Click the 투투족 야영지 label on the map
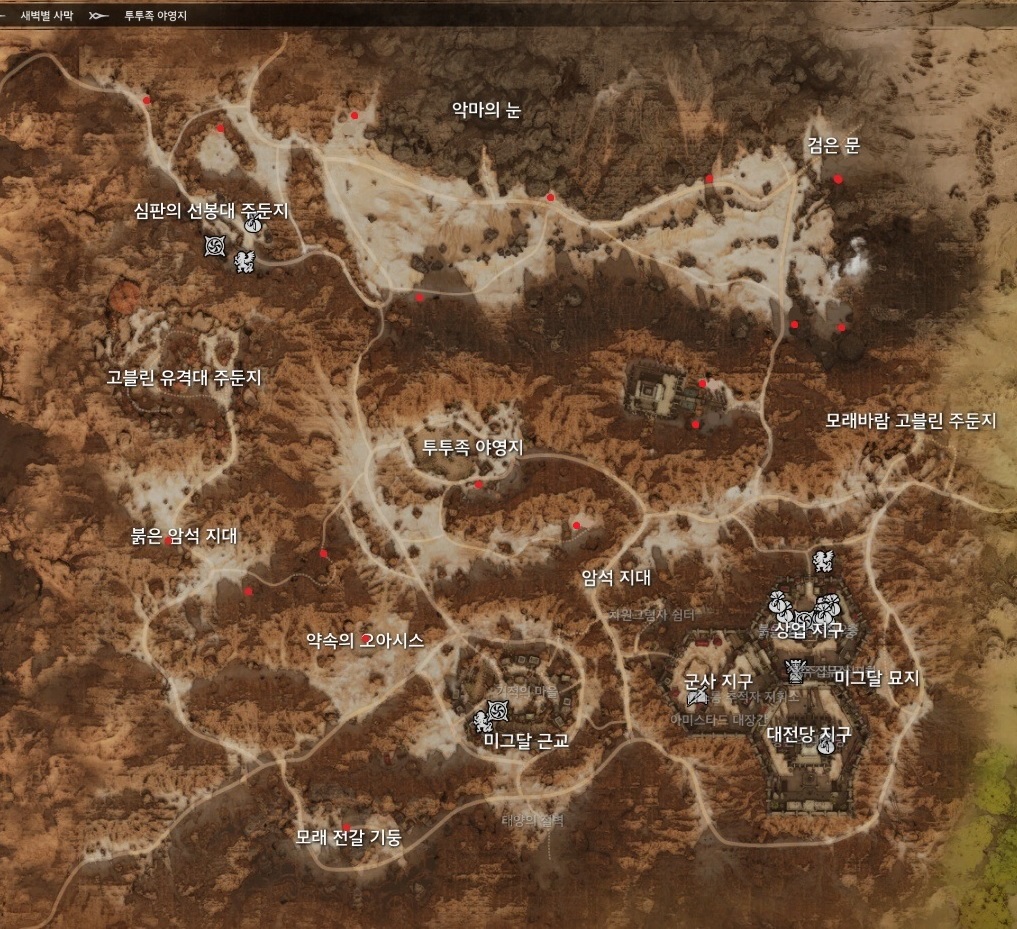This screenshot has height=929, width=1017. tap(473, 448)
